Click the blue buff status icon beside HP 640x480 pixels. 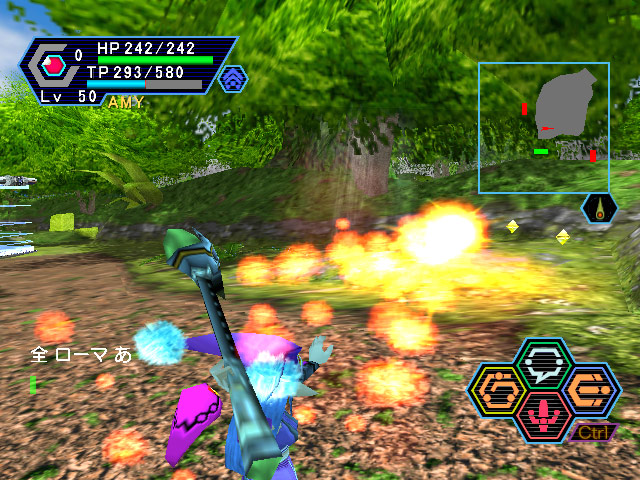(x=232, y=78)
